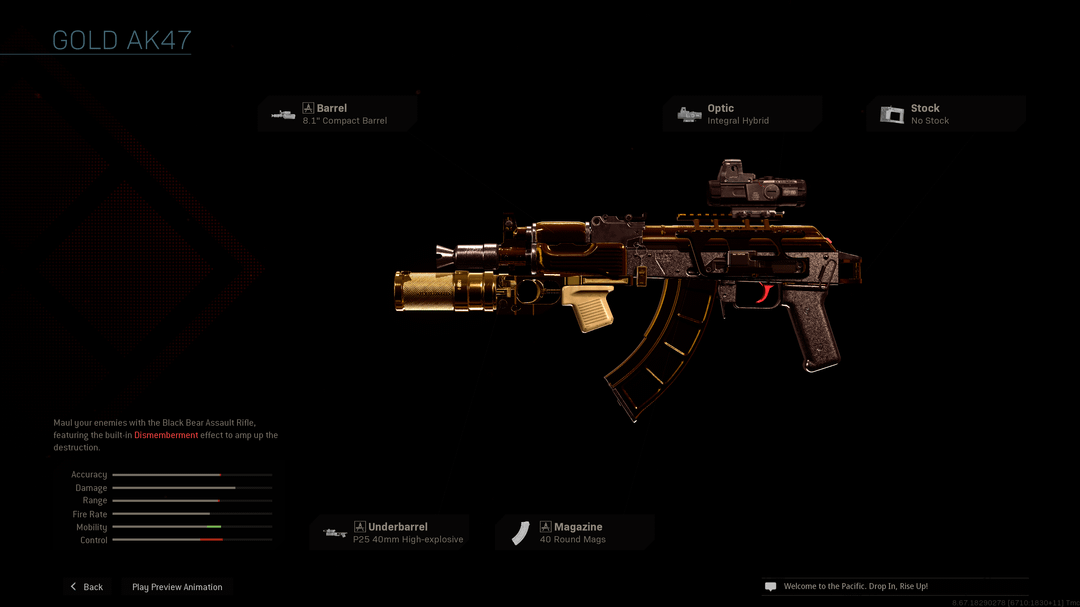The height and width of the screenshot is (607, 1080).
Task: Select the Barrel attachment slot
Action: [338, 114]
